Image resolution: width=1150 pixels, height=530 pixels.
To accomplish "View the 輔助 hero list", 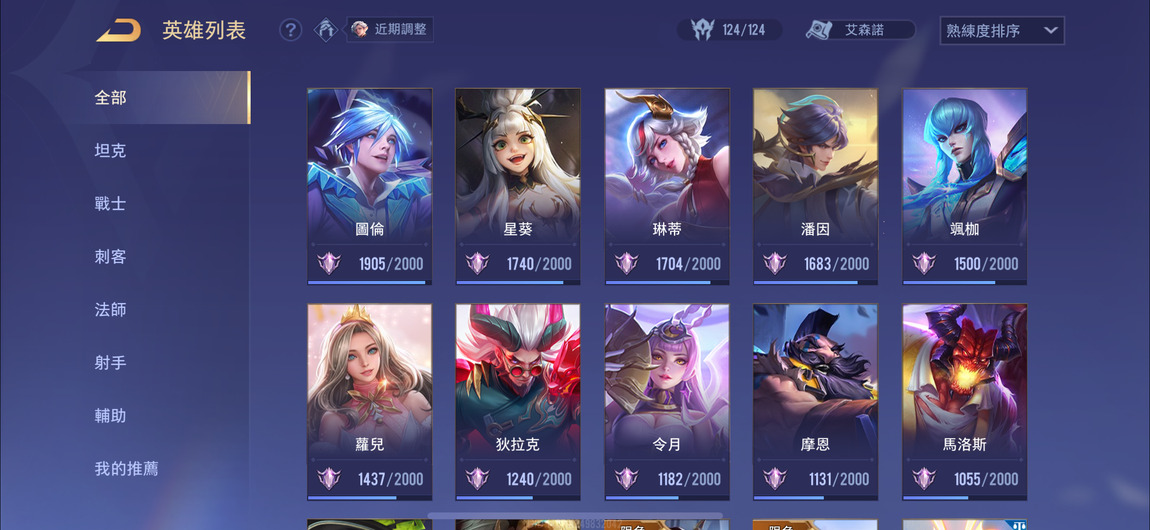I will tap(111, 415).
